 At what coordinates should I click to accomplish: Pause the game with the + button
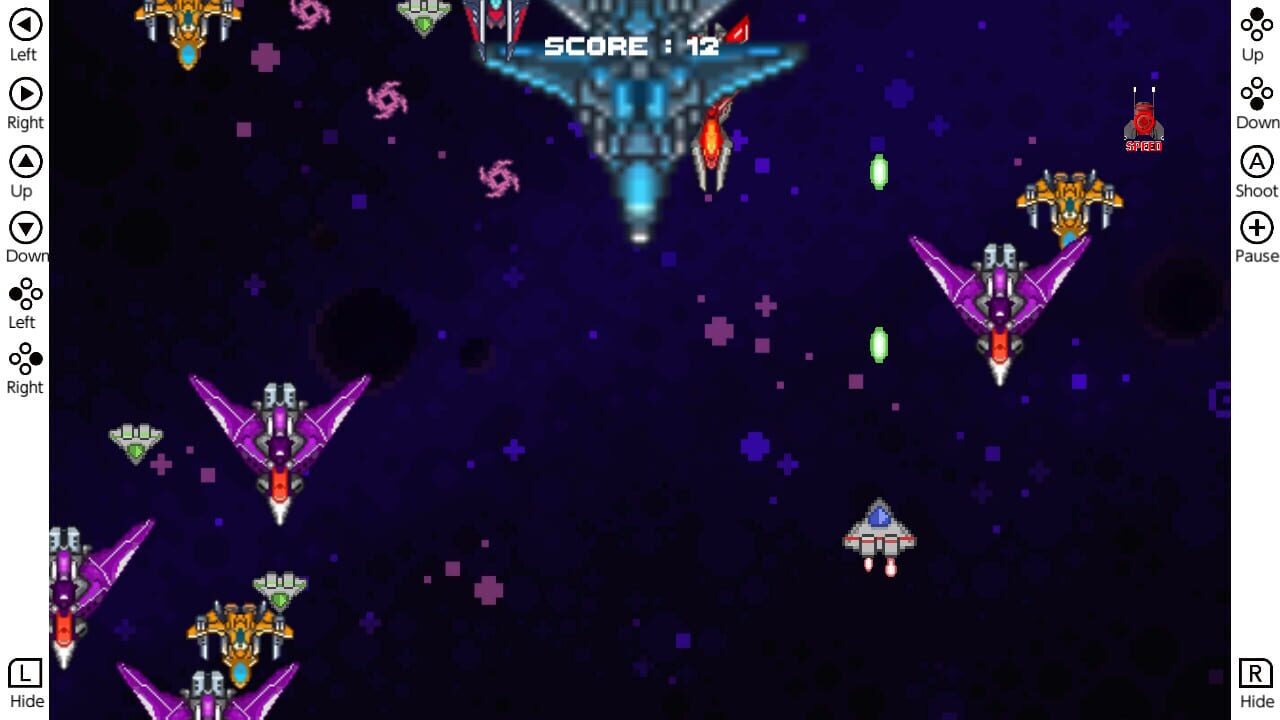(1256, 228)
